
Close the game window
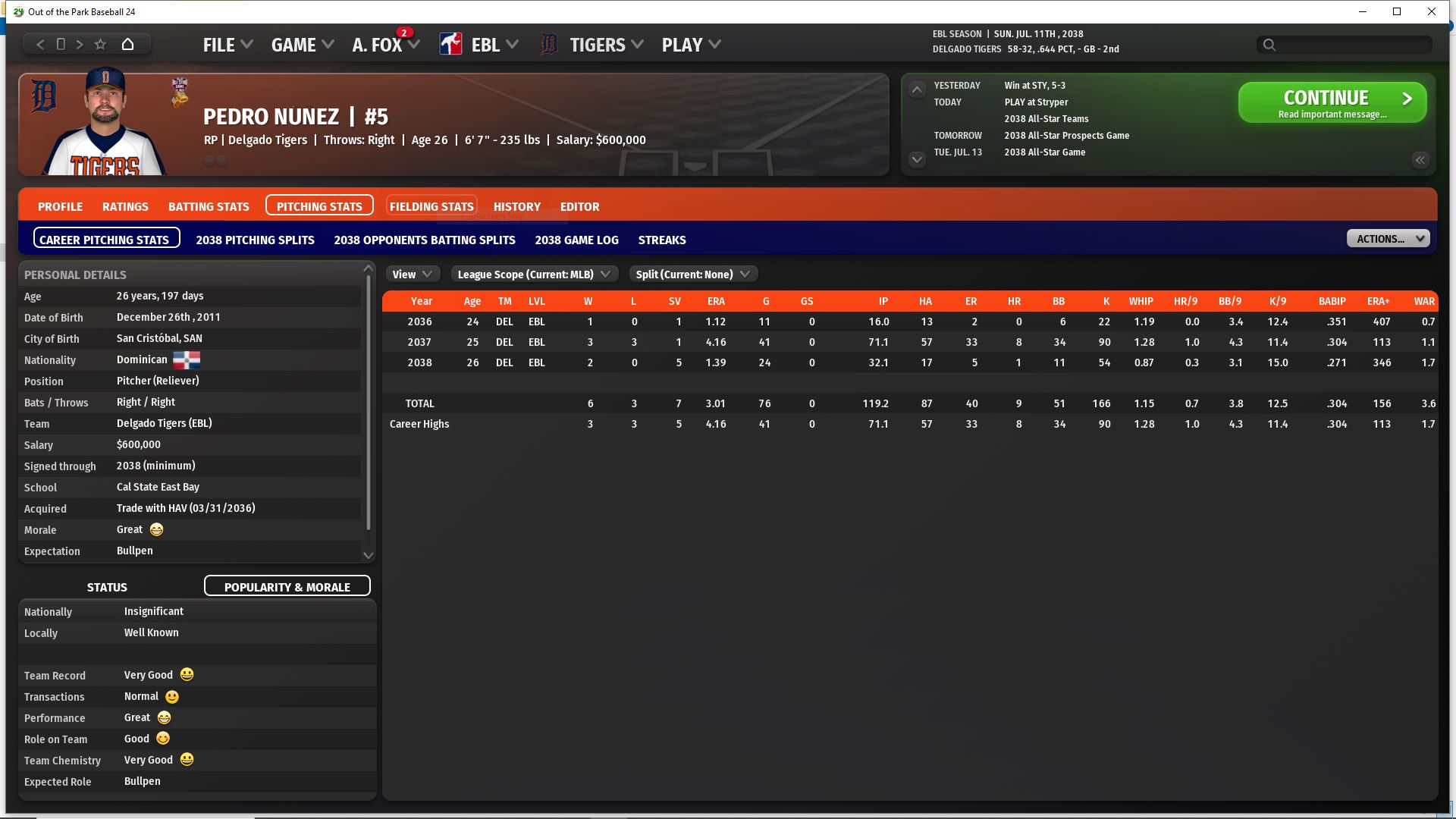point(1431,11)
